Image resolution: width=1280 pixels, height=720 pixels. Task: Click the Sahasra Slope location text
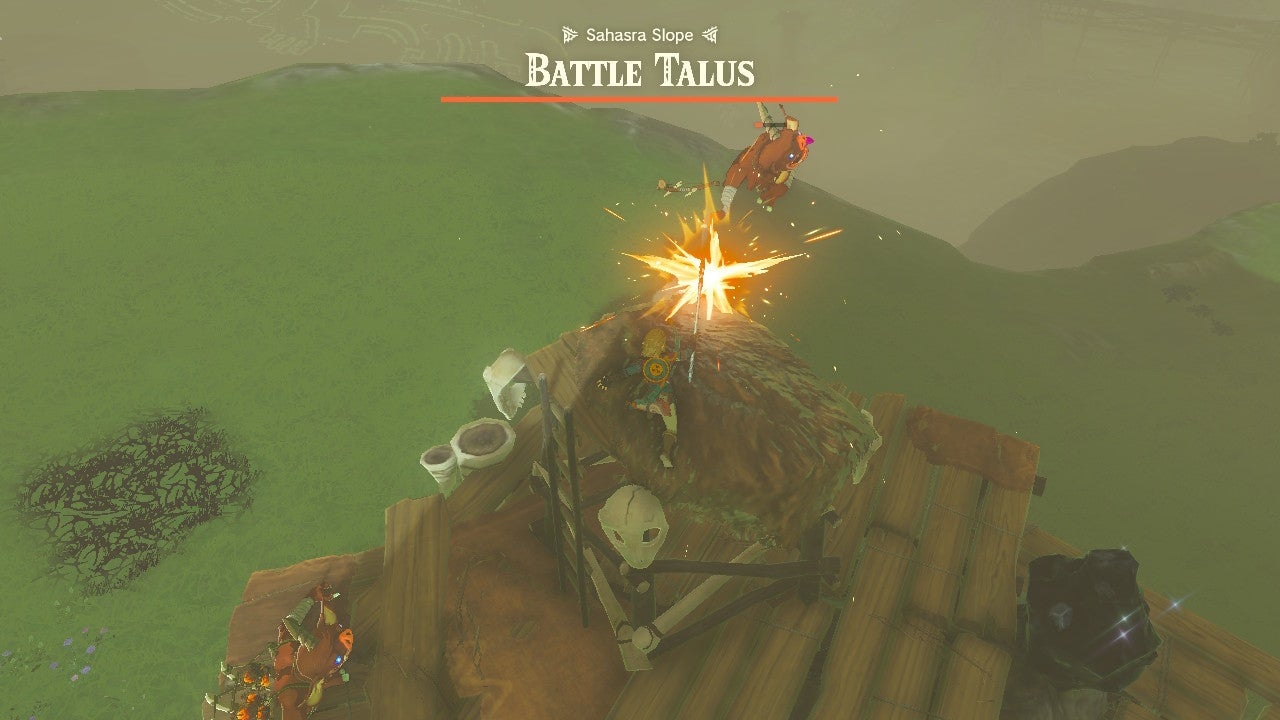(x=640, y=34)
